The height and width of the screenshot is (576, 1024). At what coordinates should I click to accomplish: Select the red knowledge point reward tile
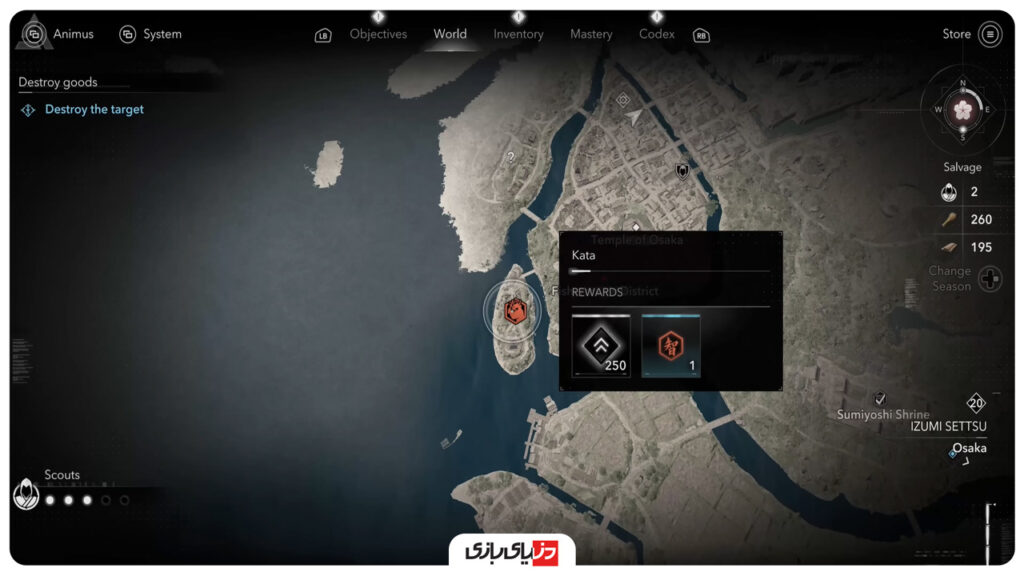click(670, 346)
